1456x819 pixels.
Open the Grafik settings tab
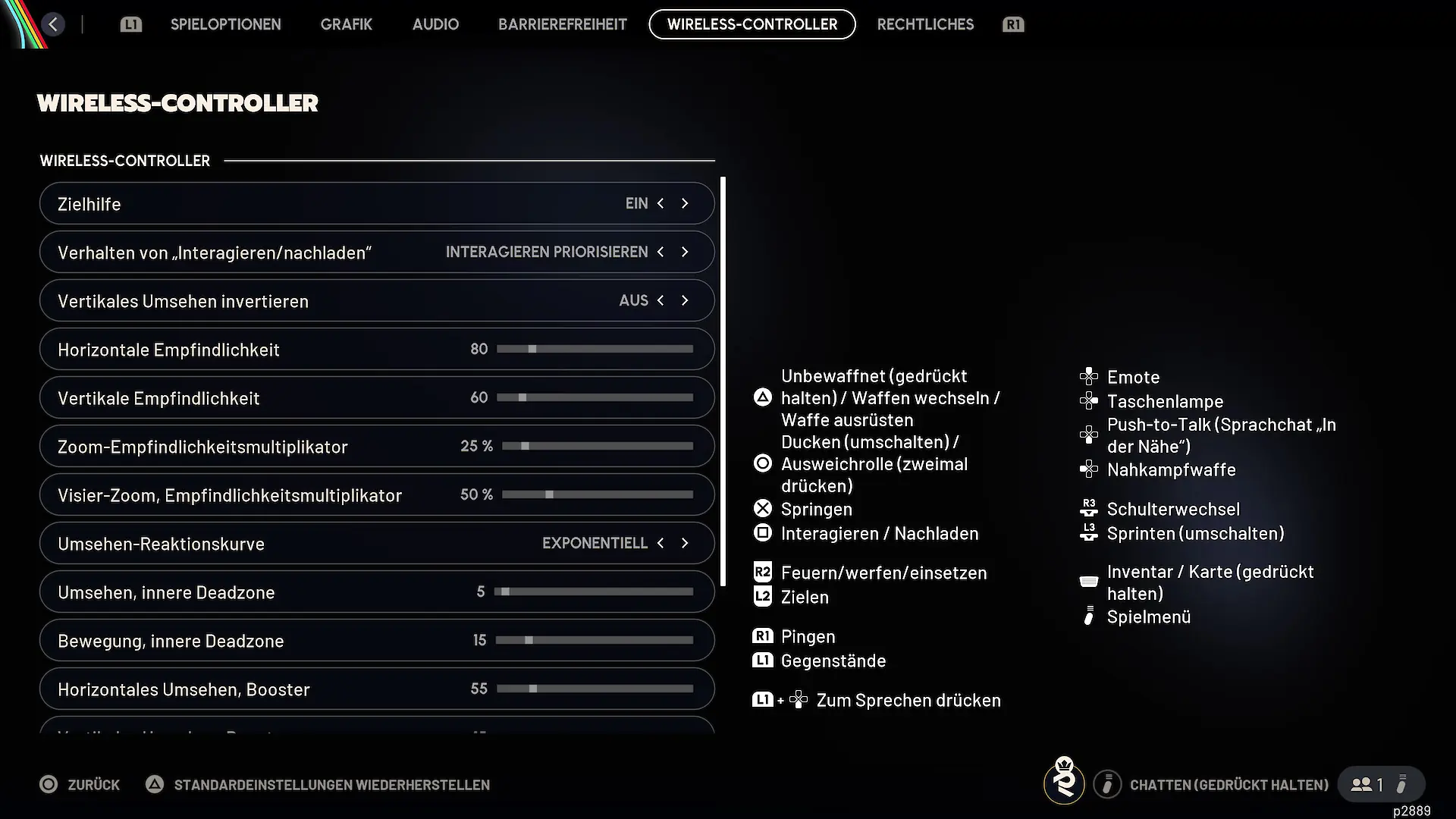click(x=346, y=24)
